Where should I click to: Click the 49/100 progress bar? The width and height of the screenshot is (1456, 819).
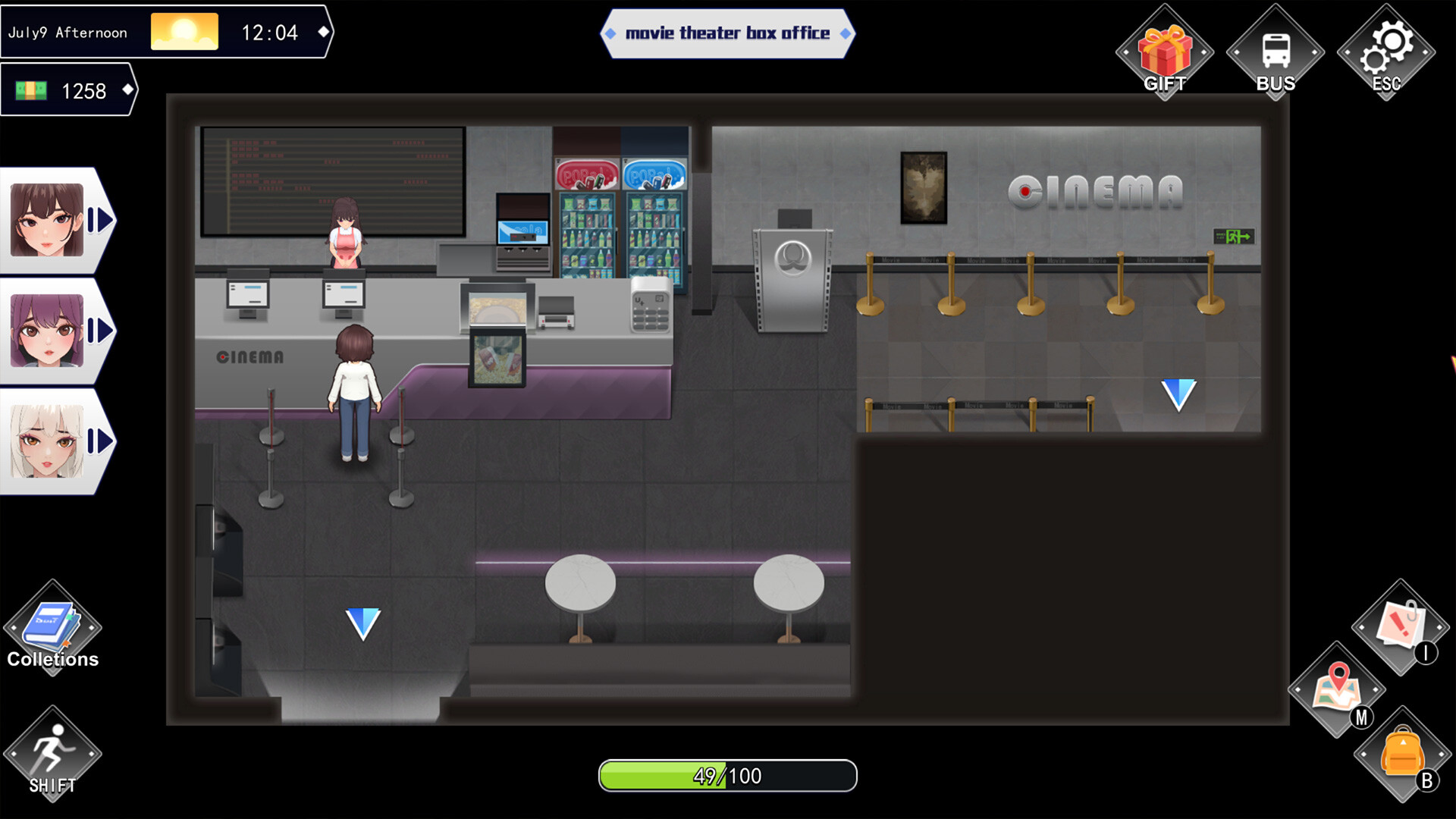(727, 775)
